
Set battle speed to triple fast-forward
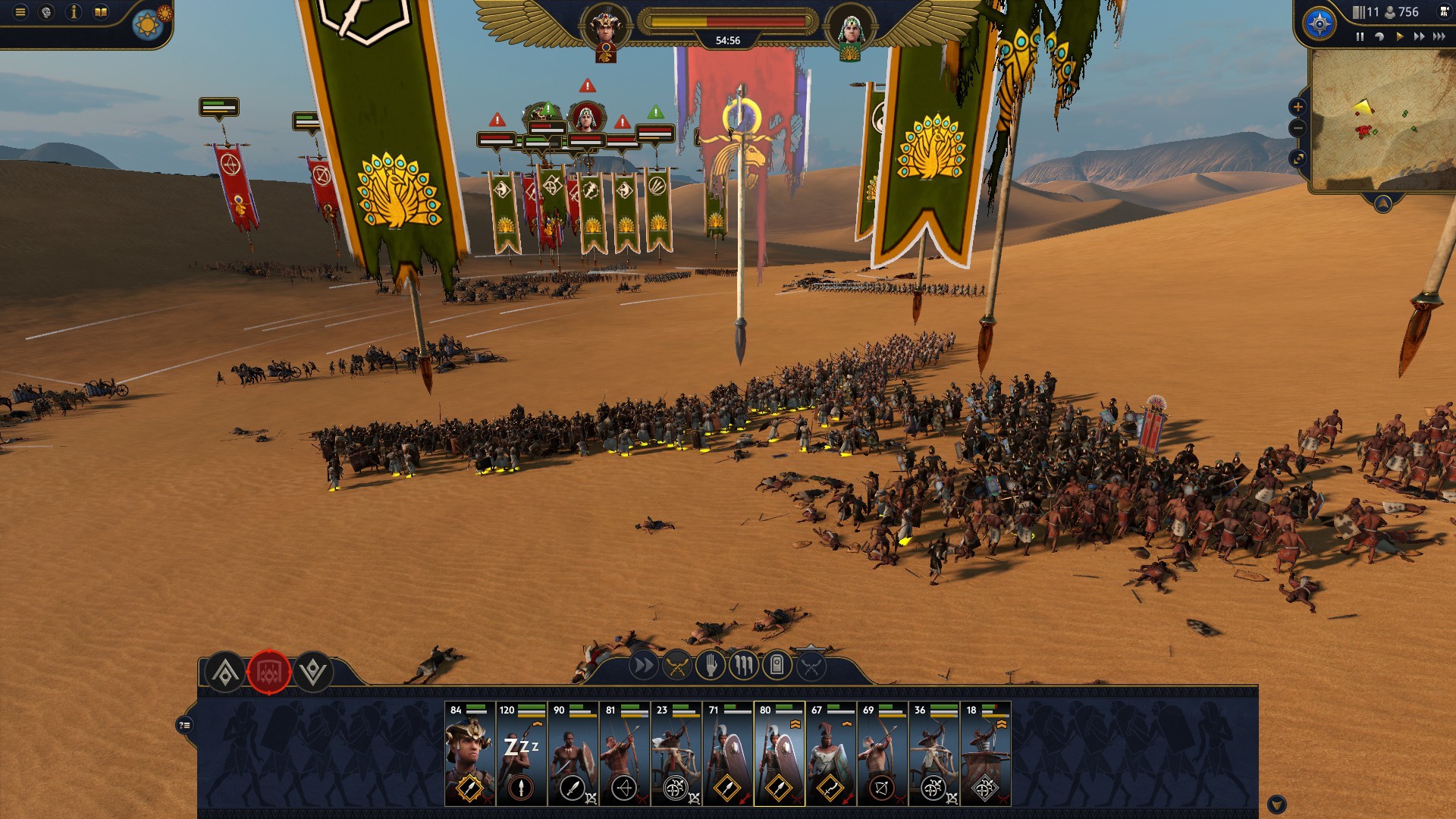coord(1439,36)
